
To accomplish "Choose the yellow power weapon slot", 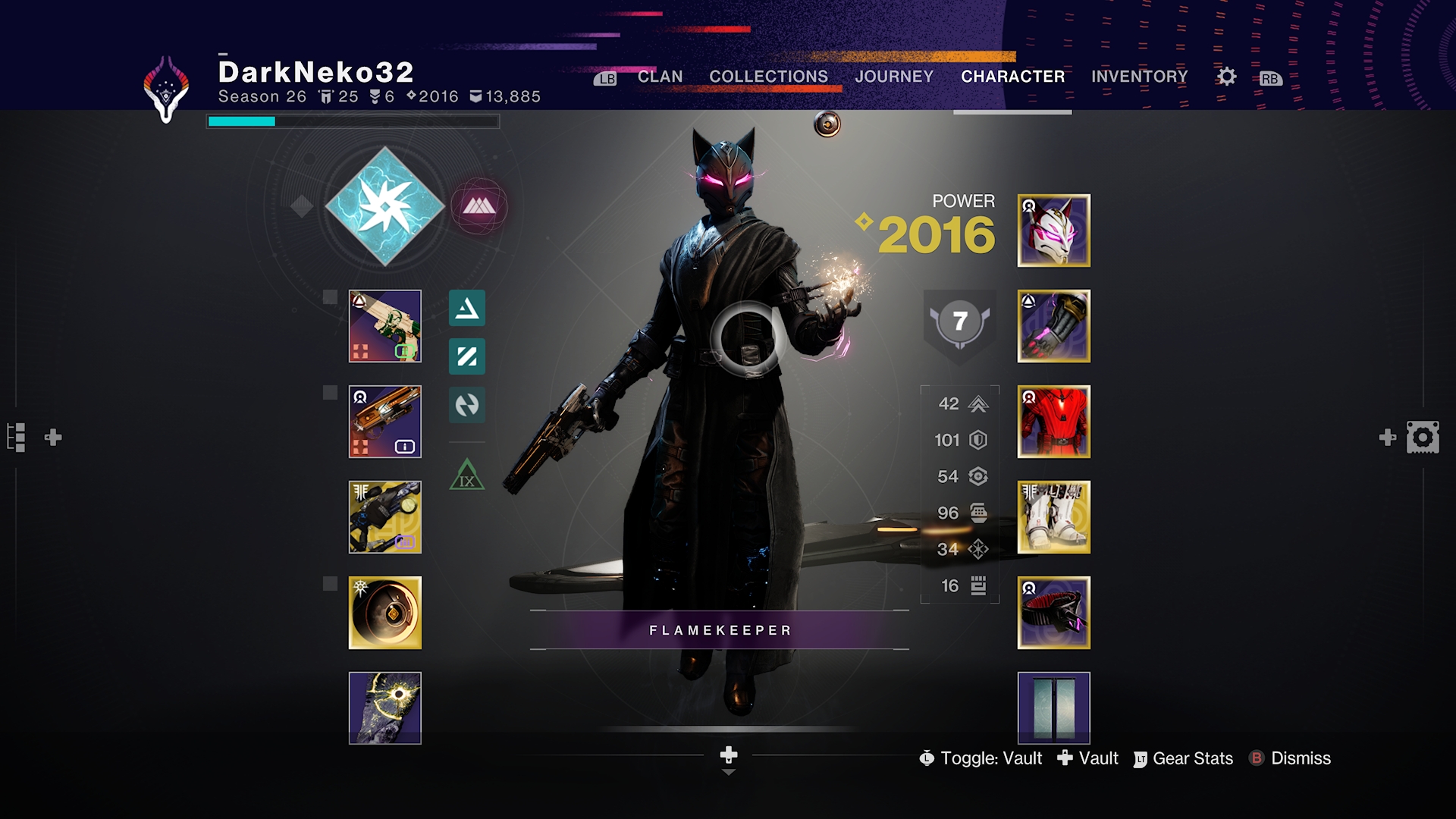I will (x=385, y=517).
